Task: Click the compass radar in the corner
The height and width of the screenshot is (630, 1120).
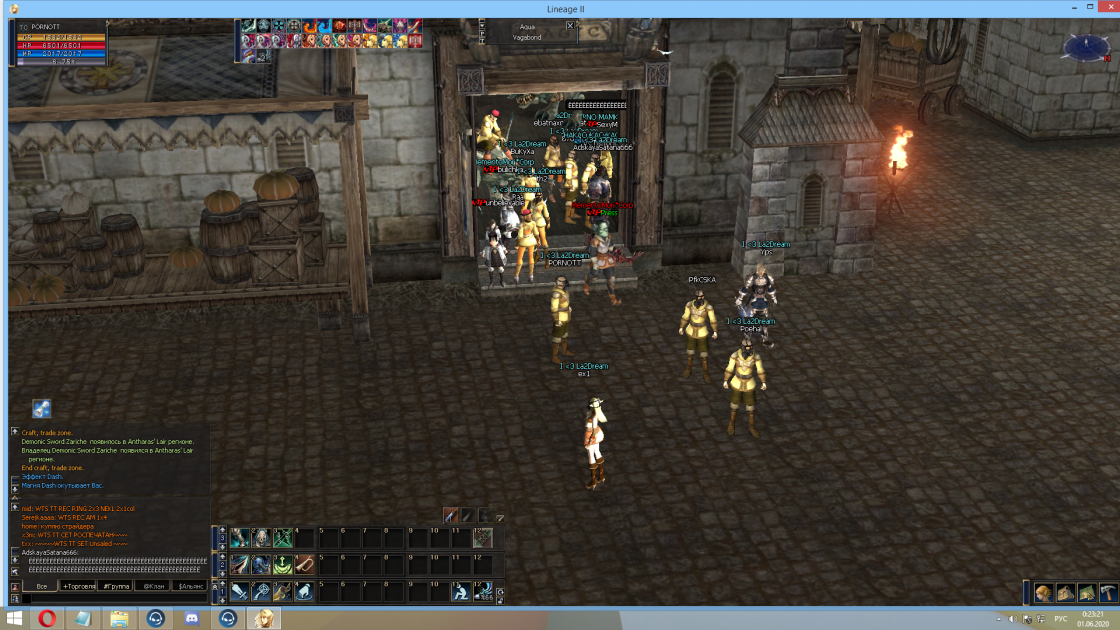Action: pyautogui.click(x=1081, y=45)
